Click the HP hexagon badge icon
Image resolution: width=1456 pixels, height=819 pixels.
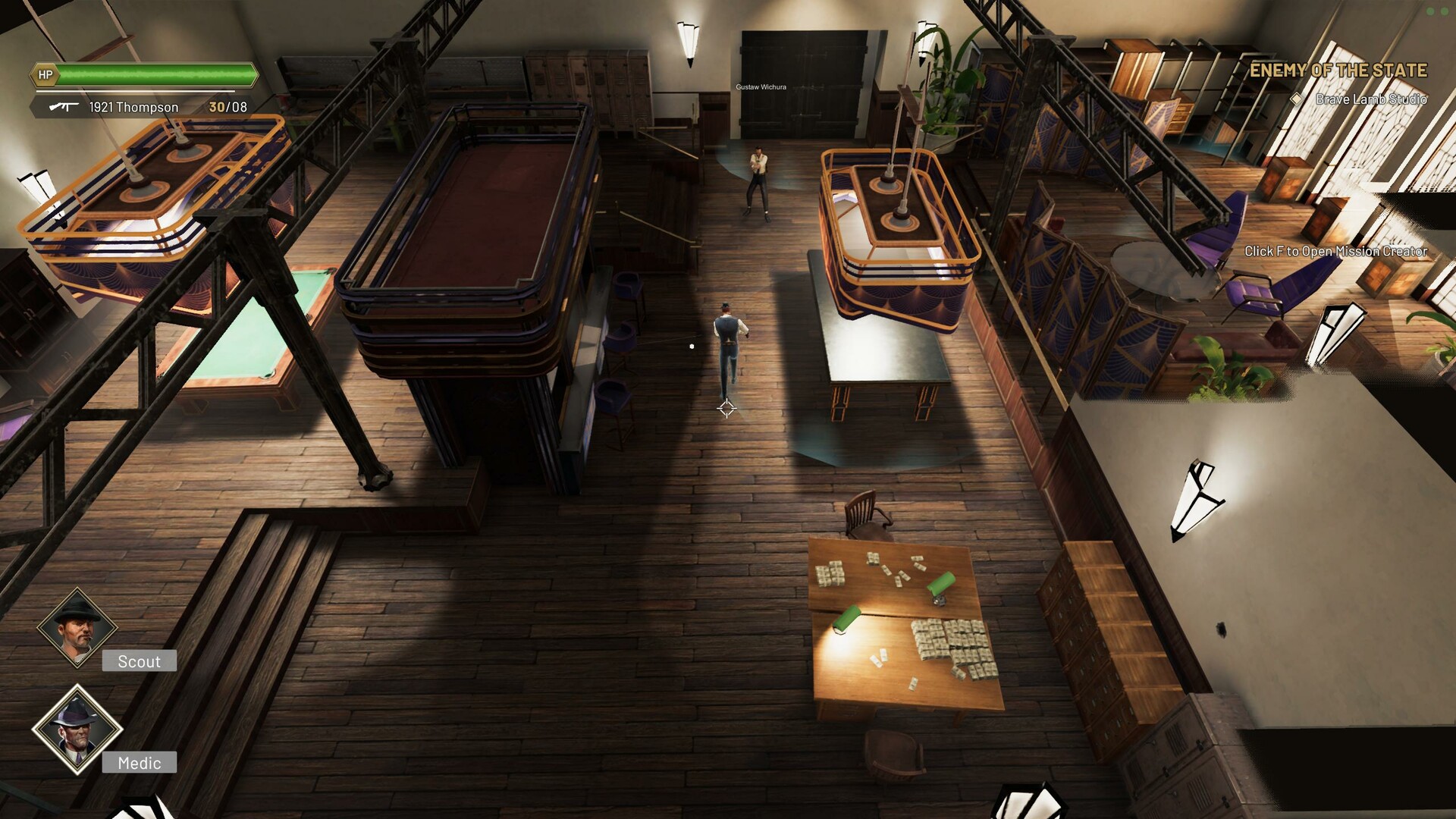(44, 76)
